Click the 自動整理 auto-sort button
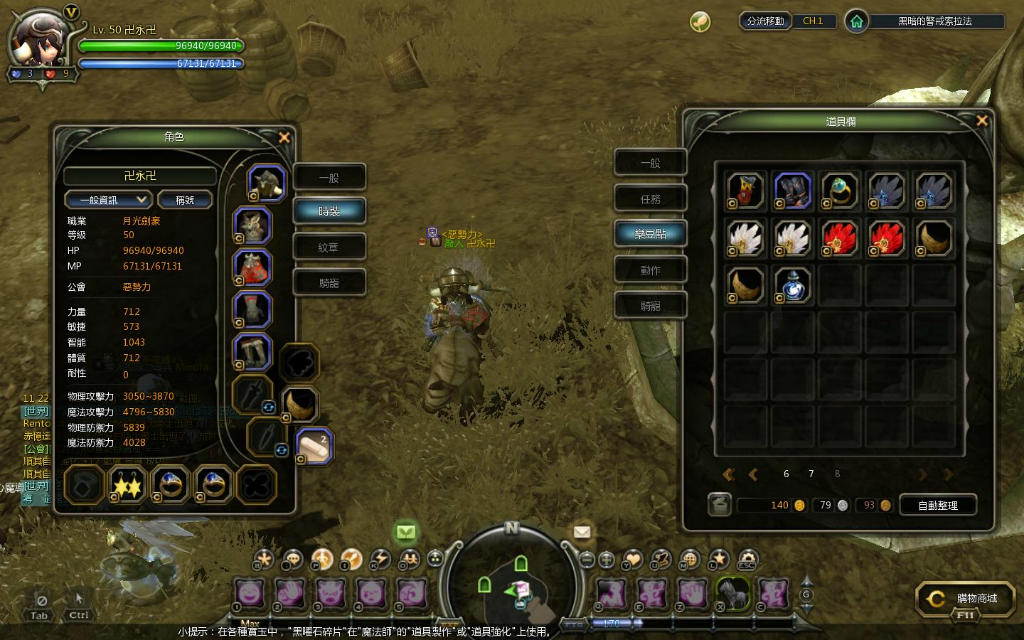Screen dimensions: 1024x640 [937, 505]
